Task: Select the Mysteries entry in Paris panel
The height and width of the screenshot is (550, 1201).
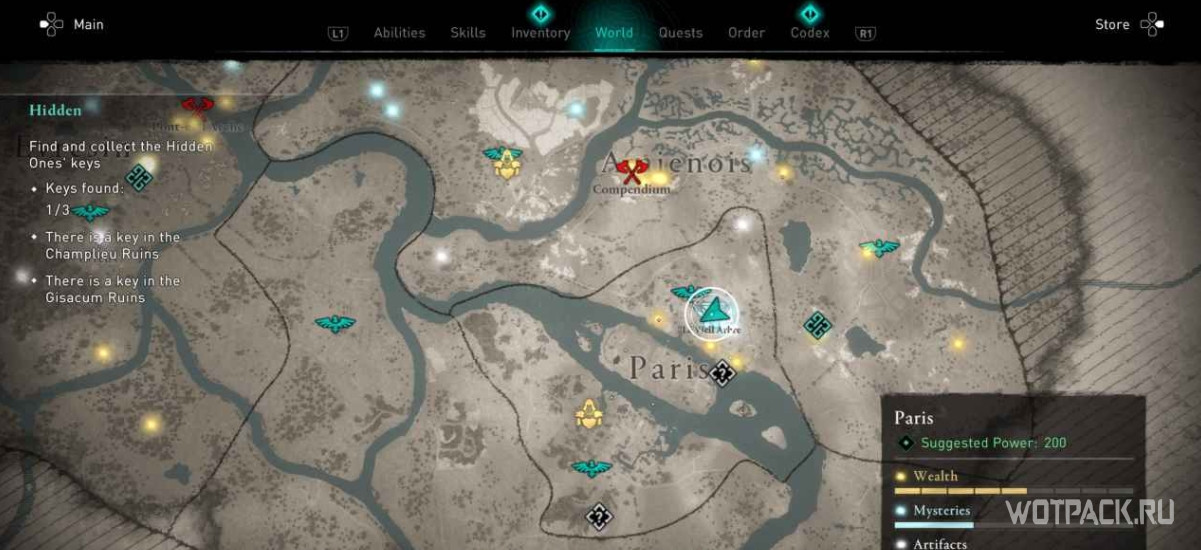Action: pyautogui.click(x=941, y=511)
